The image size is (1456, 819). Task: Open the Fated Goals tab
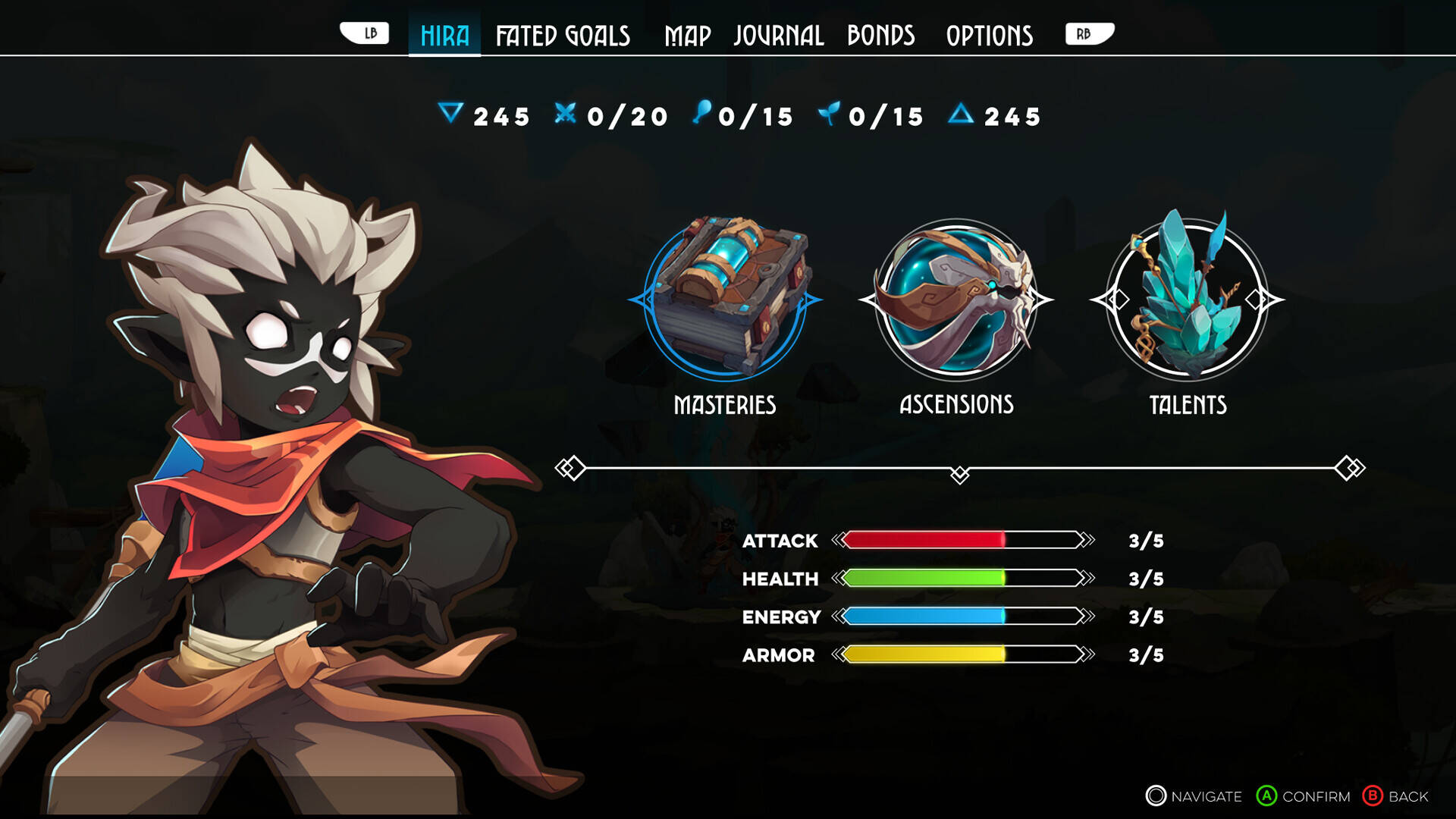(563, 36)
